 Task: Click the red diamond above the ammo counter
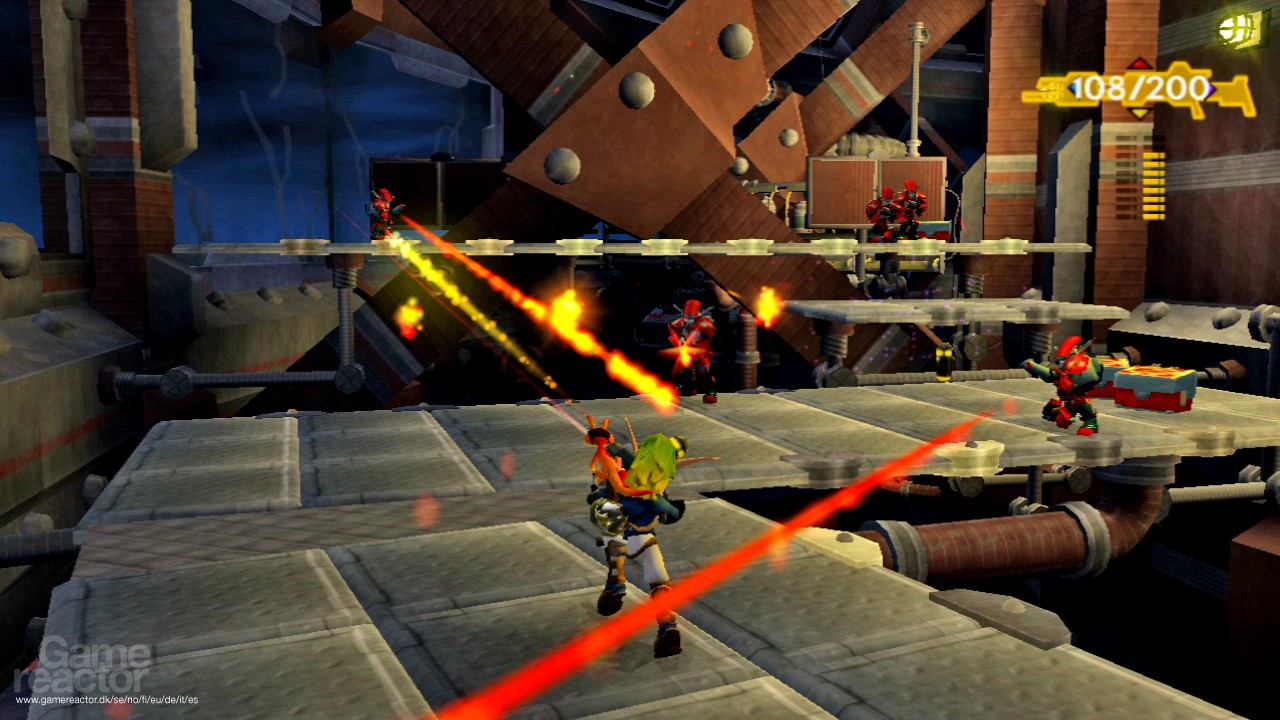click(x=1139, y=63)
